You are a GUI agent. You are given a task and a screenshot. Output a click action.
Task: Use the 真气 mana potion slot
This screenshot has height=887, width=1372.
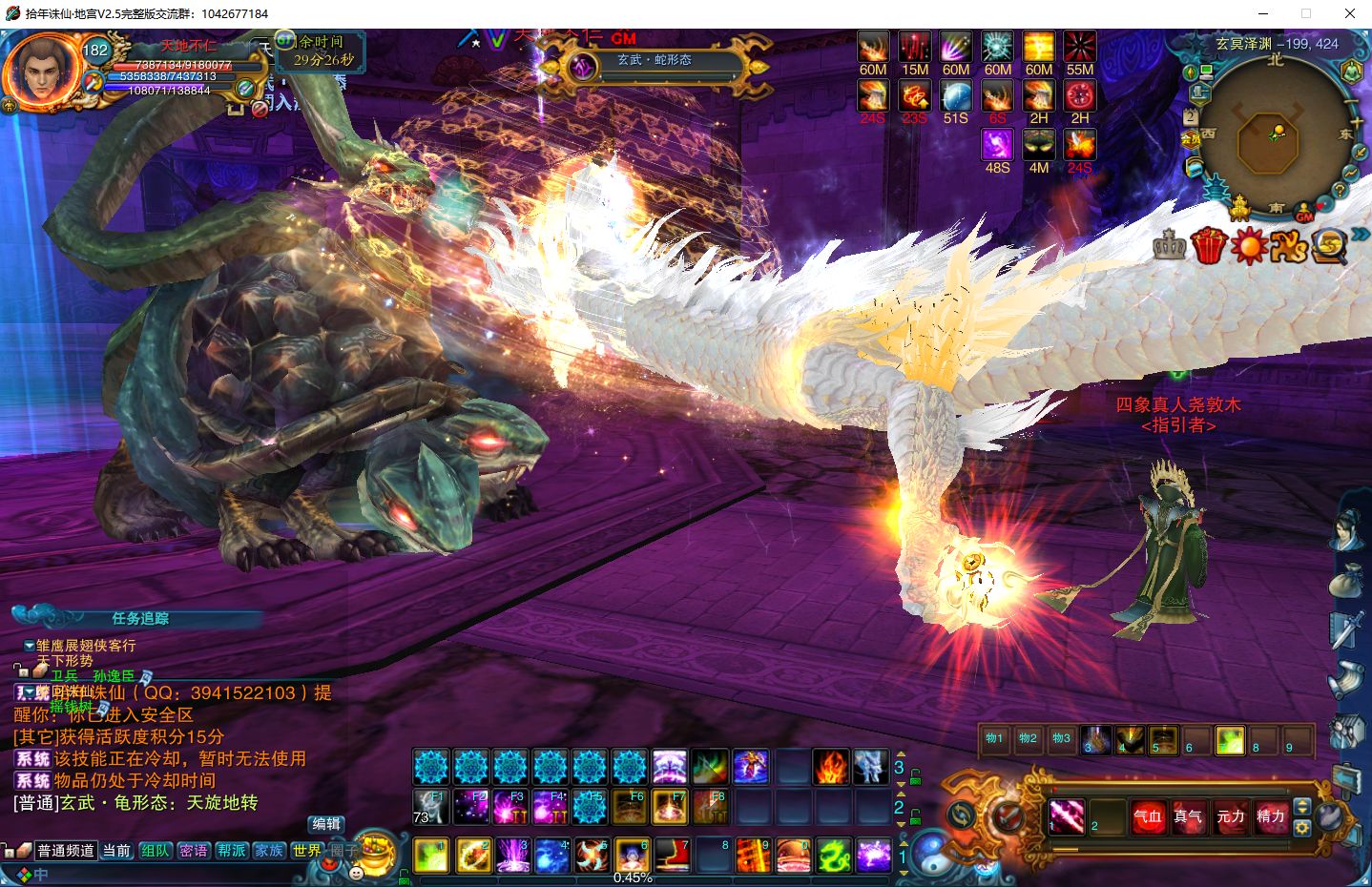[1188, 816]
